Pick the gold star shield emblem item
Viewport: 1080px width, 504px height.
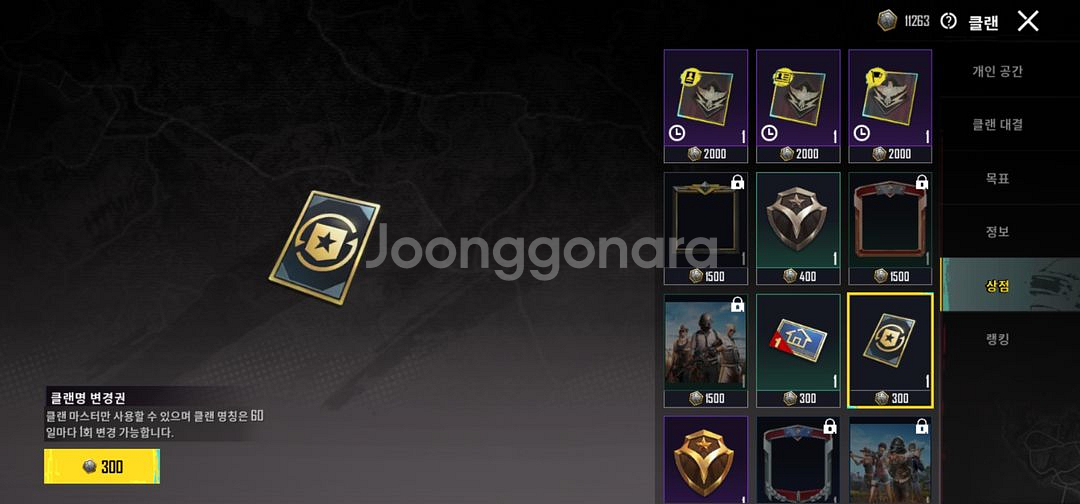coord(706,460)
